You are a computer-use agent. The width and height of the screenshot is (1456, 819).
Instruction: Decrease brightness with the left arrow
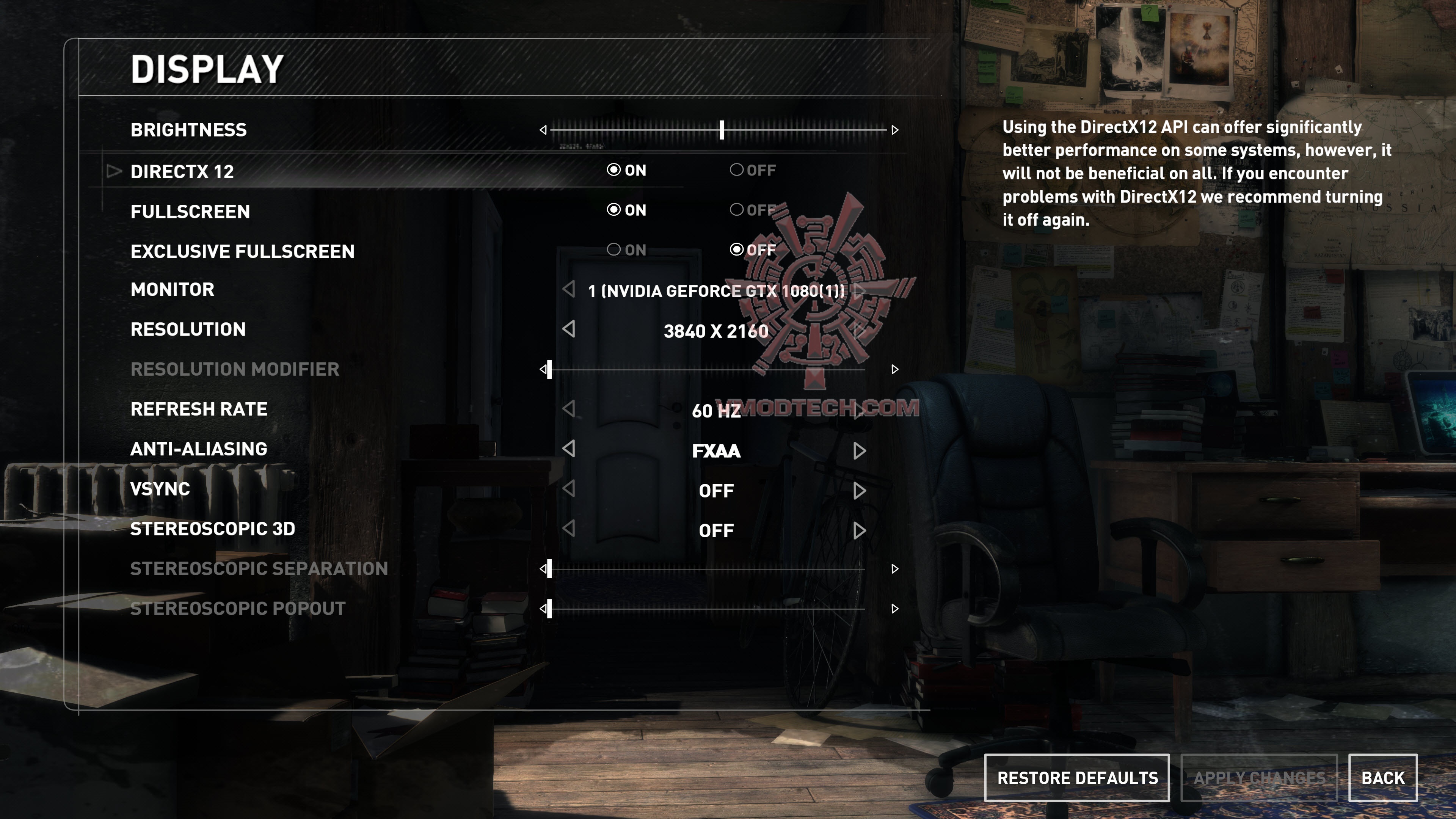(x=543, y=130)
